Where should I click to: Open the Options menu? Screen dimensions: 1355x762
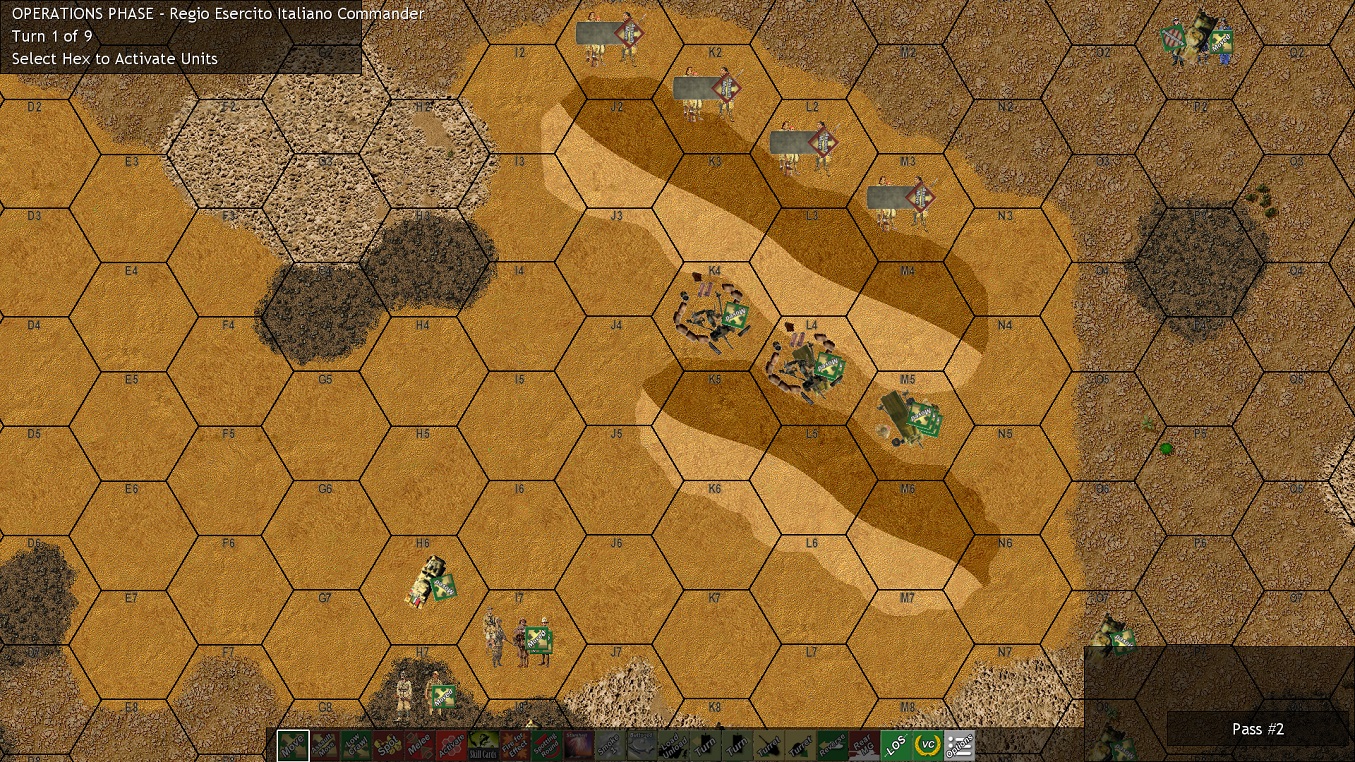[958, 745]
